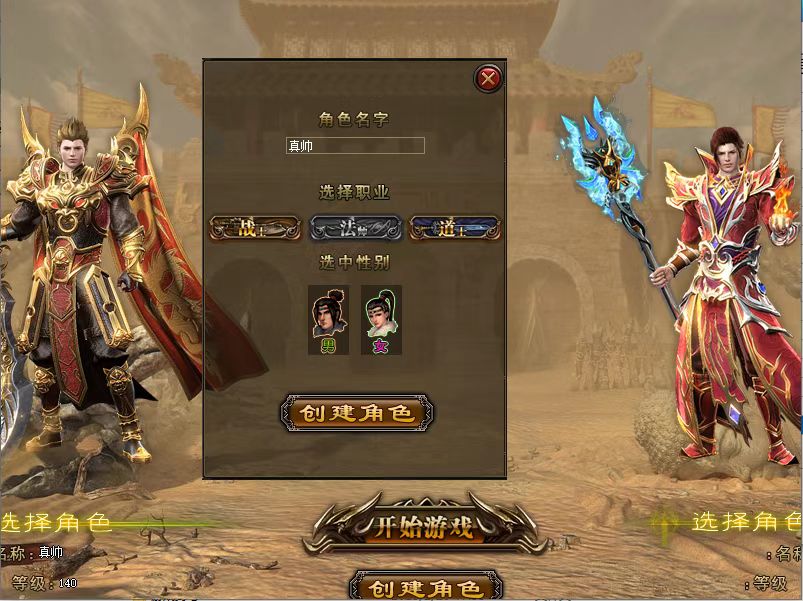This screenshot has height=601, width=803.
Task: Select the male (男) gender portrait
Action: point(328,319)
